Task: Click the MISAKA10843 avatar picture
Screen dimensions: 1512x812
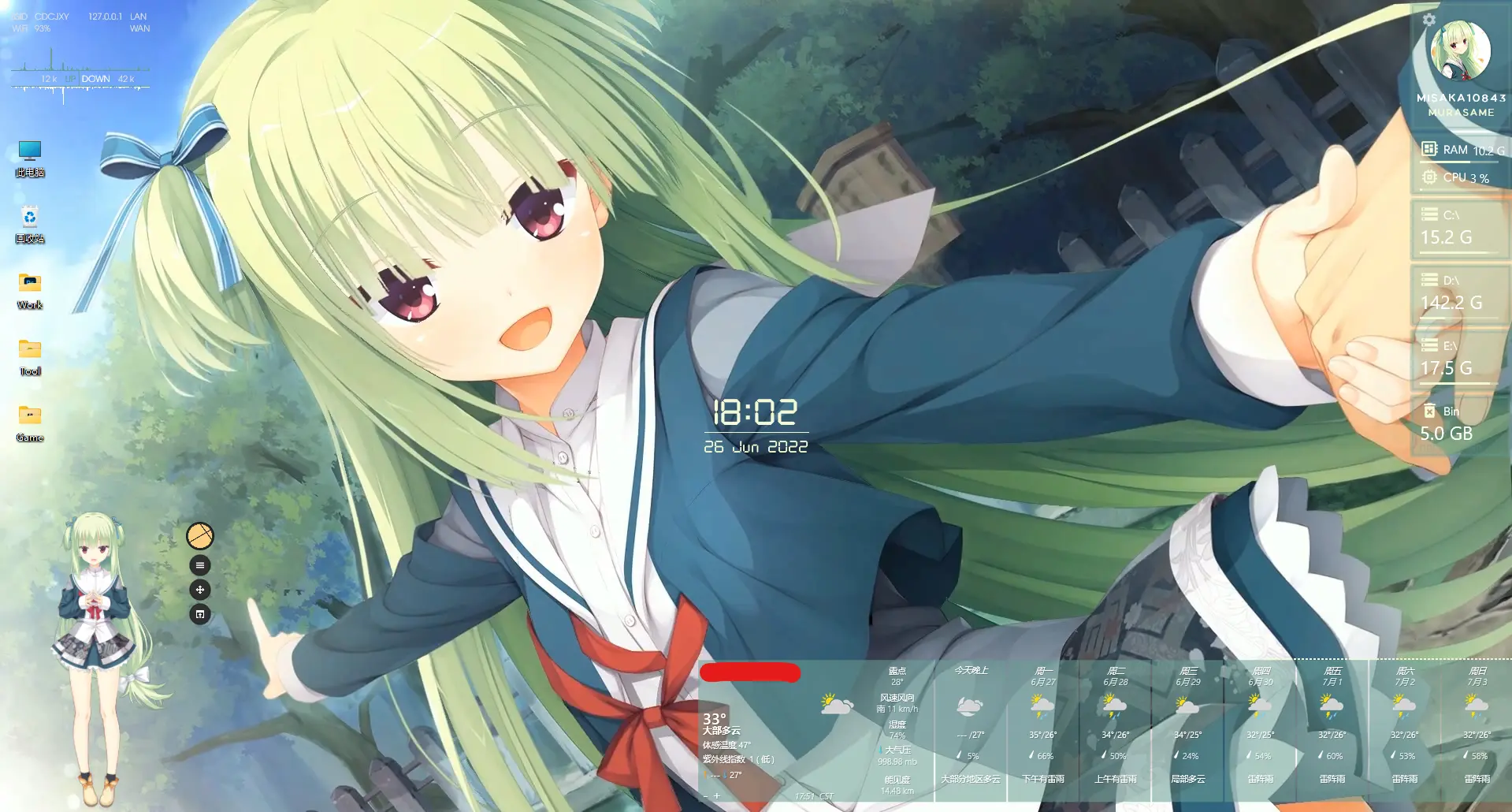Action: (x=1459, y=50)
